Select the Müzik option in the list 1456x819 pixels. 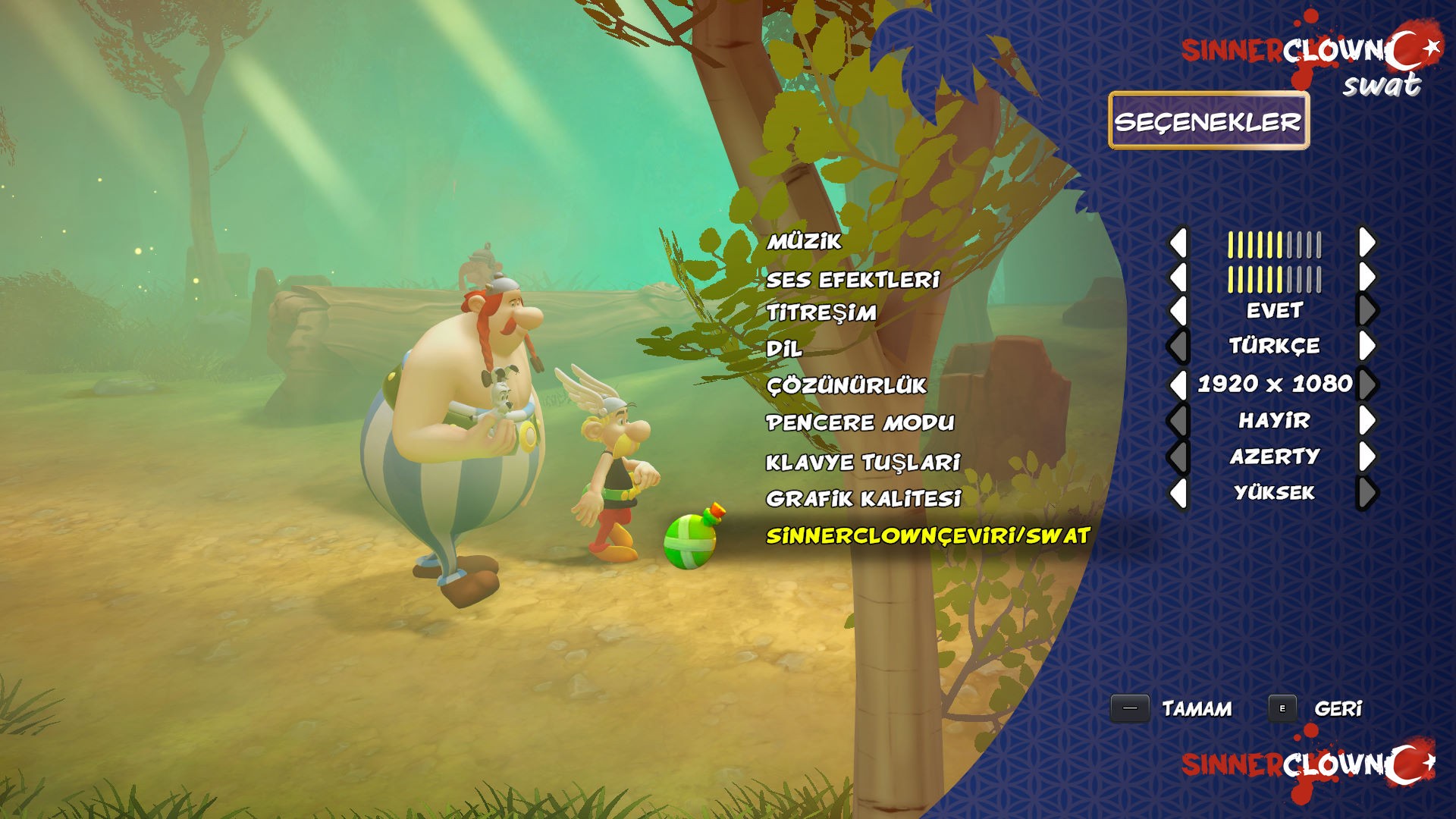click(x=804, y=243)
